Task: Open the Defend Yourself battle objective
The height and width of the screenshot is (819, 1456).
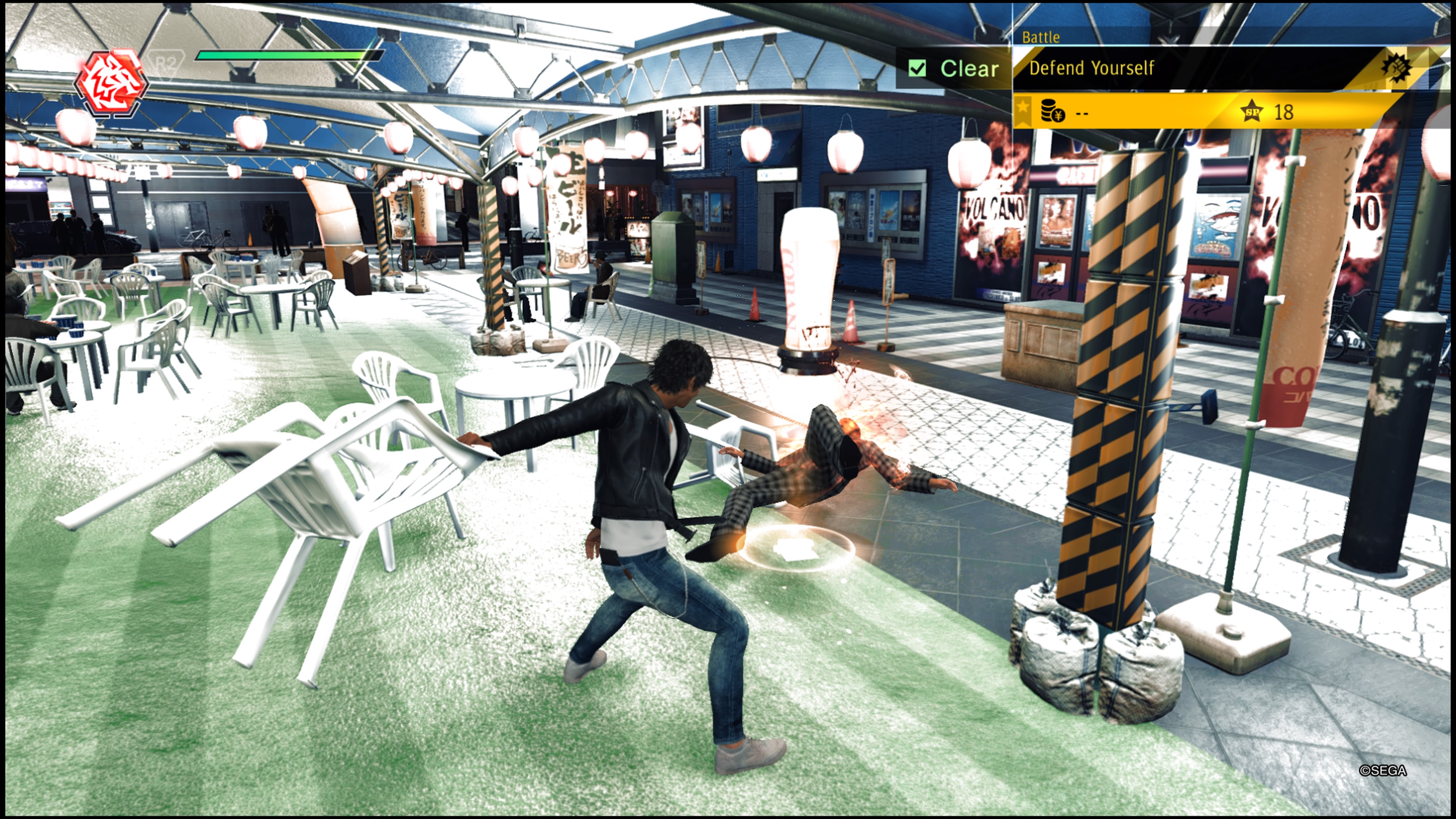Action: tap(1091, 68)
